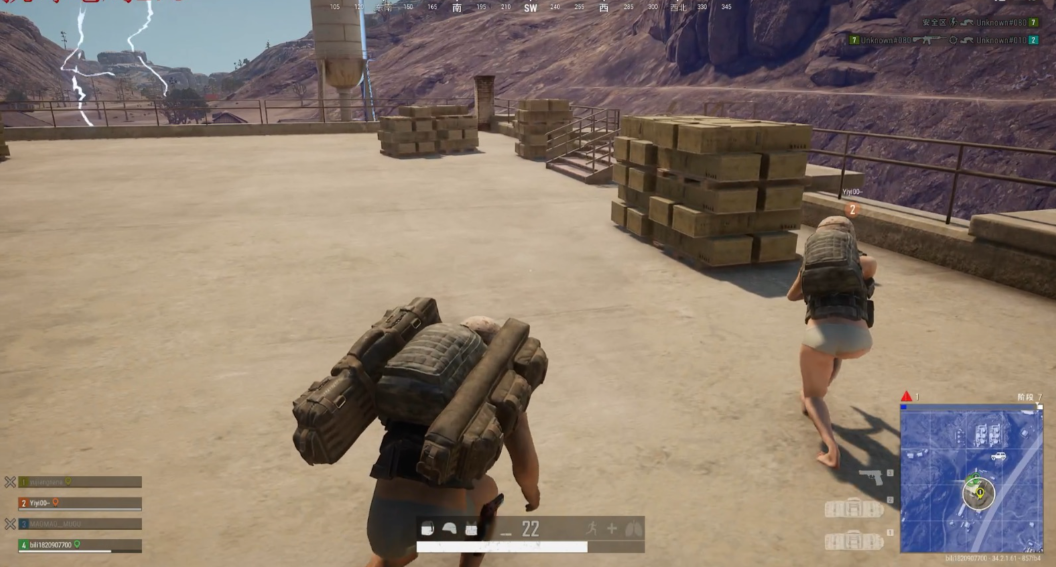
Task: Click the vehicle marker on the minimap
Action: click(x=997, y=457)
